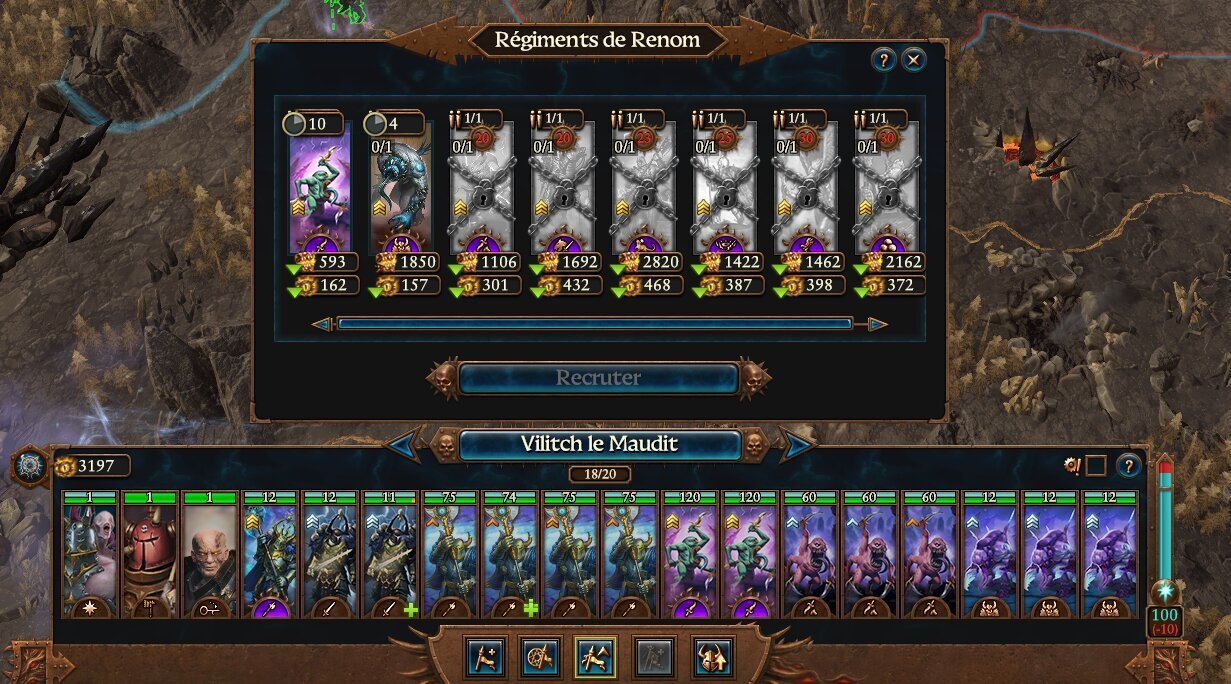
Task: Open the round gear emblem beside the treasury
Action: point(30,466)
